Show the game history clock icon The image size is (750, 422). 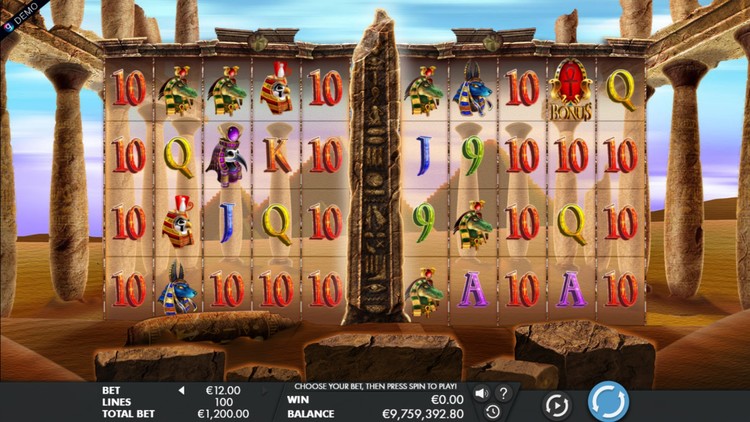[x=493, y=411]
